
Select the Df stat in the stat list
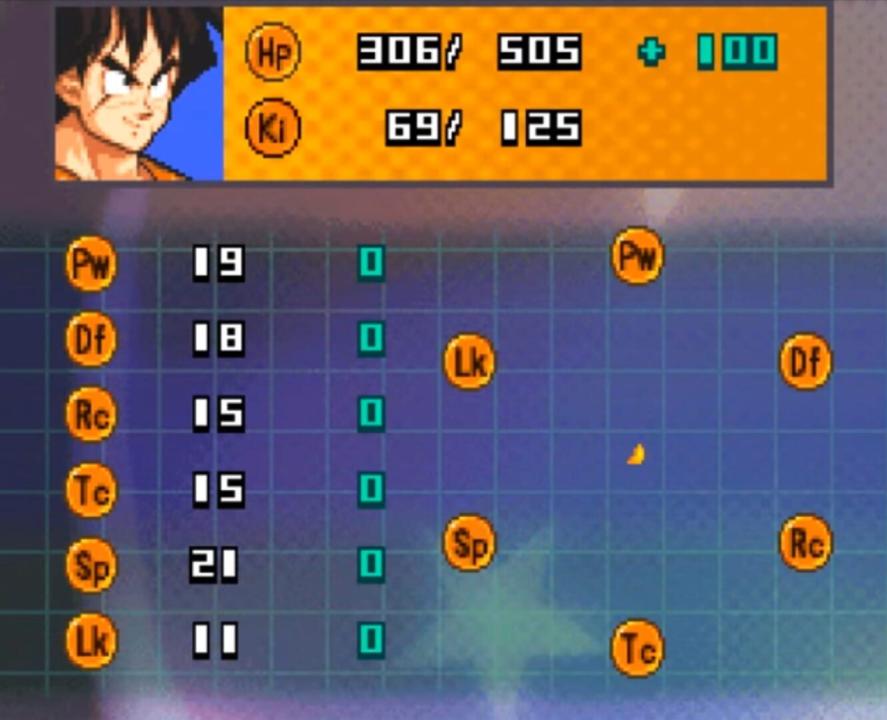tap(91, 340)
